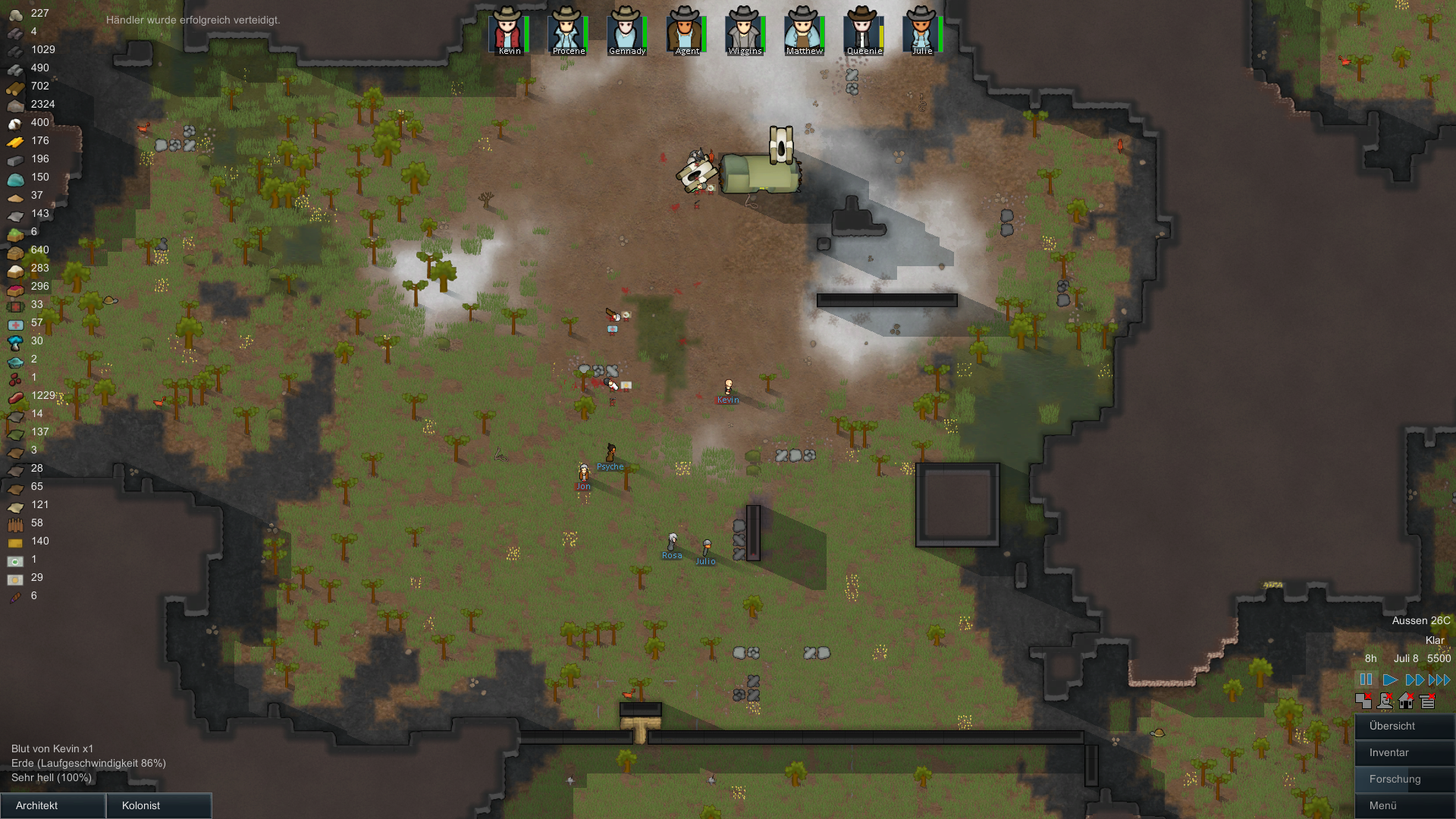Toggle the house roof overlay icon
This screenshot has height=819, width=1456.
1406,701
